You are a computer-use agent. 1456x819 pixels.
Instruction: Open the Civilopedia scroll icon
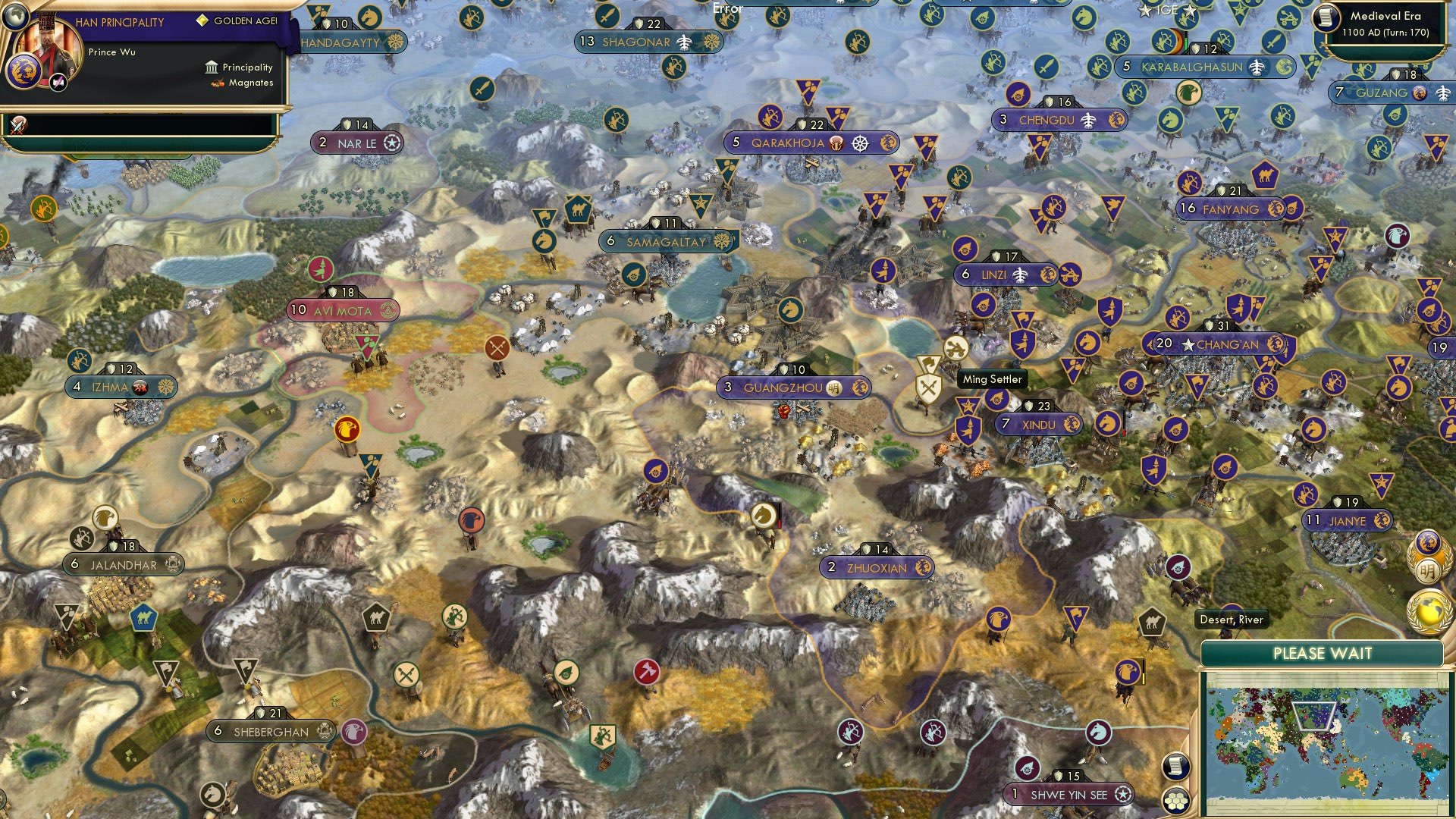[x=1175, y=766]
